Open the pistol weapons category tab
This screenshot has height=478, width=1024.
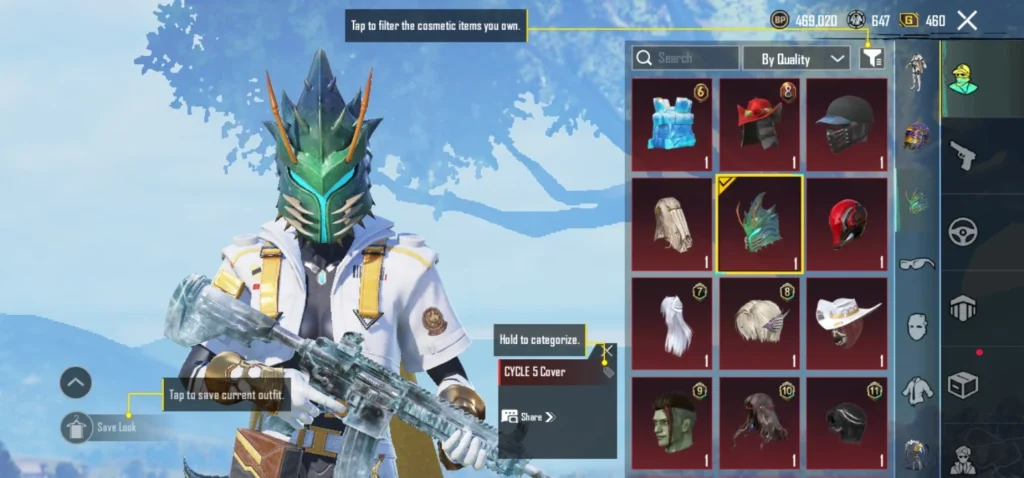click(963, 155)
